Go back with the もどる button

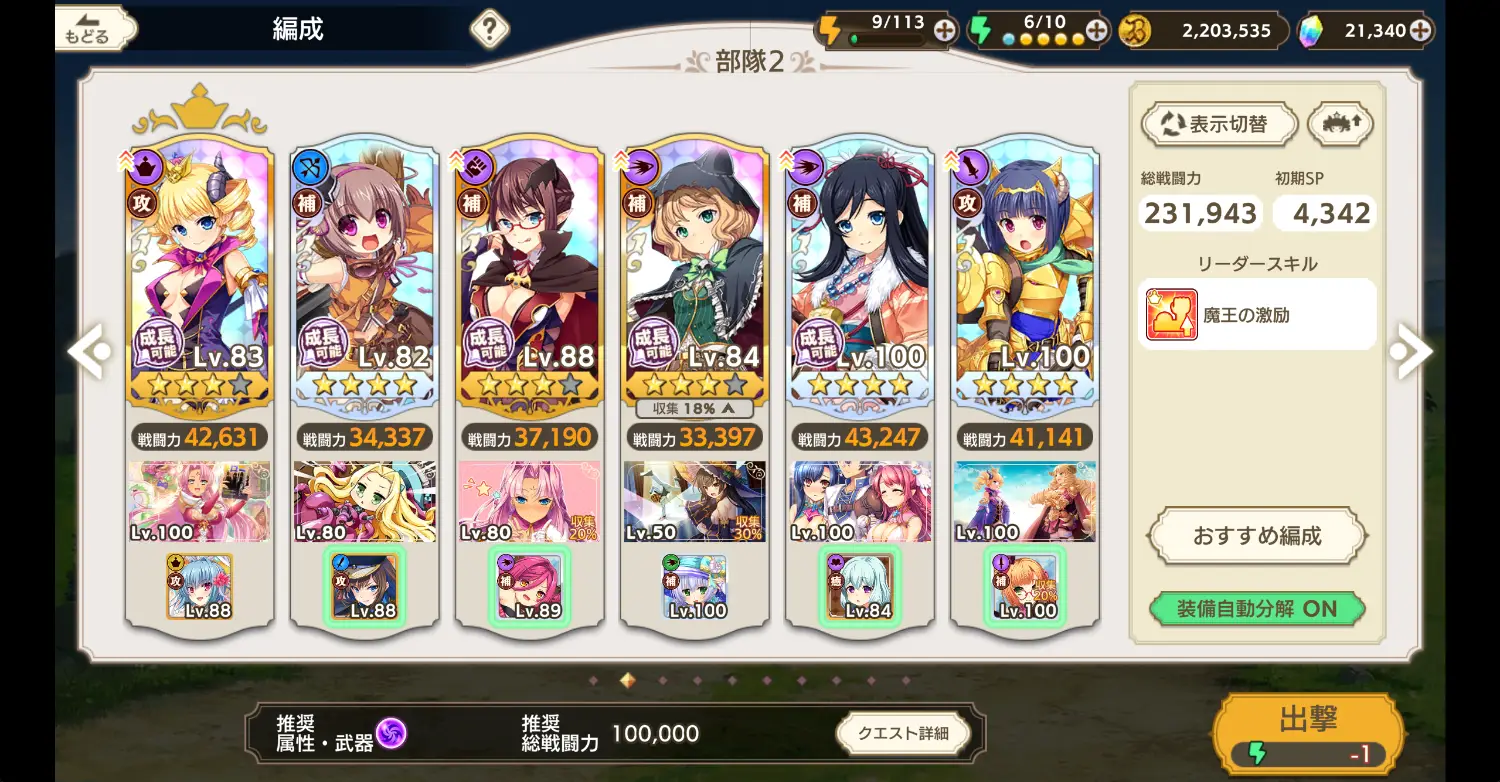(93, 29)
